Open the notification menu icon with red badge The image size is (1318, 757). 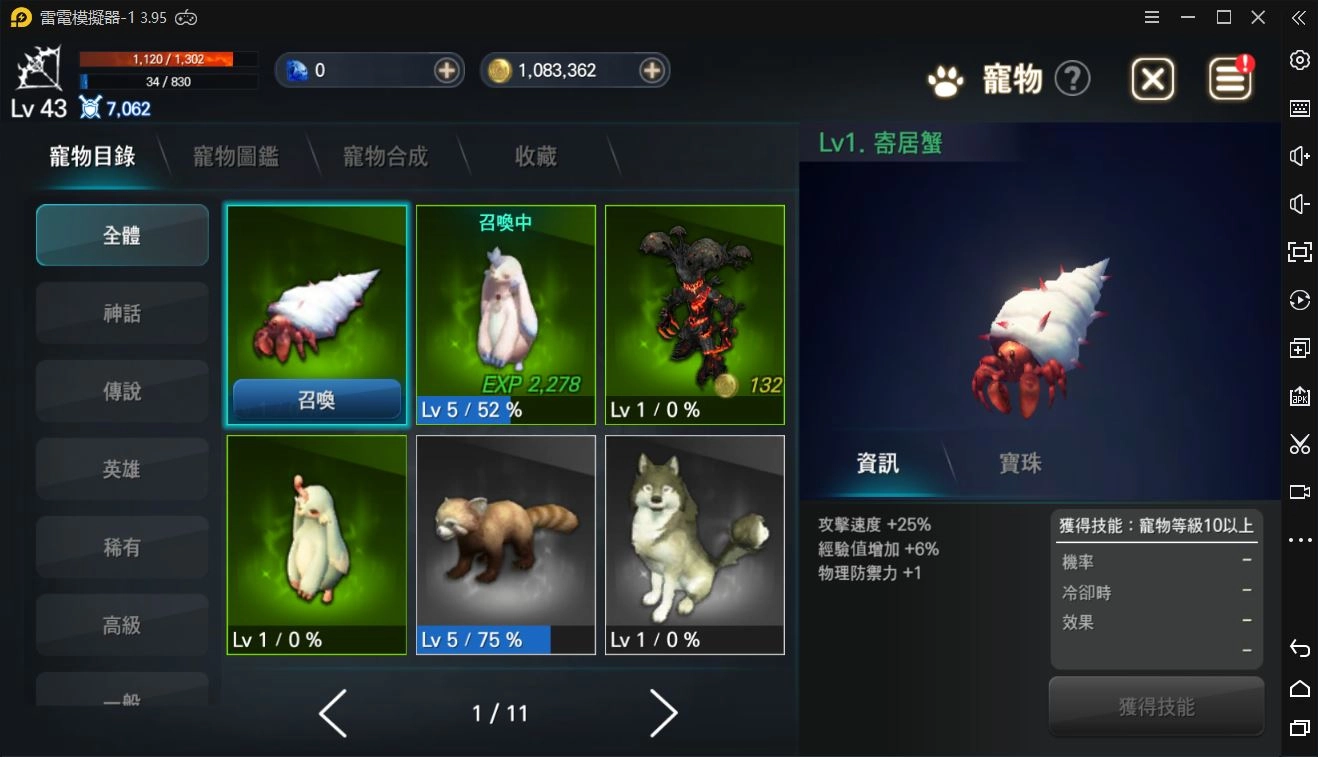1230,79
